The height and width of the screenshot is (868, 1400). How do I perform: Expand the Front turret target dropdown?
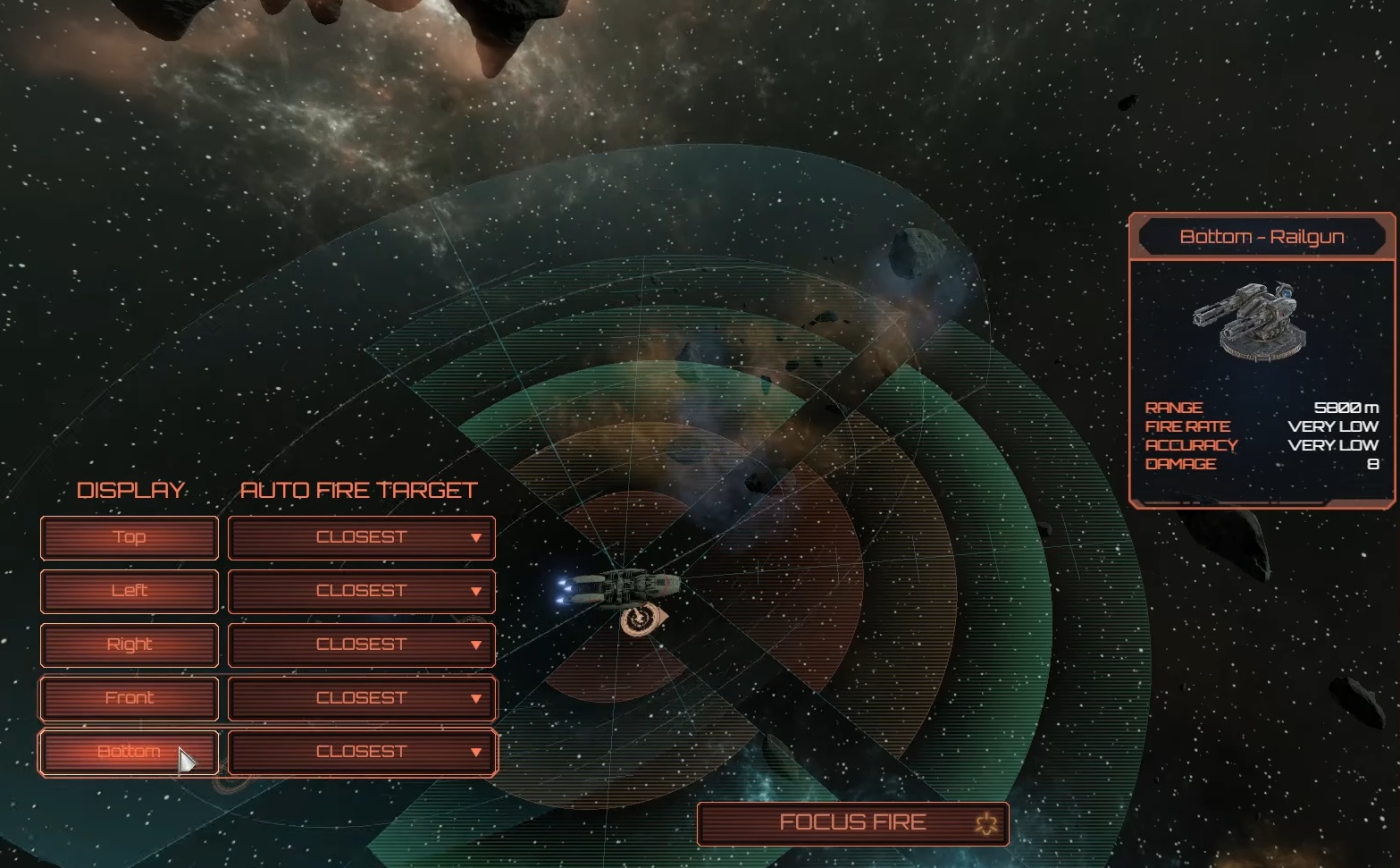coord(362,698)
